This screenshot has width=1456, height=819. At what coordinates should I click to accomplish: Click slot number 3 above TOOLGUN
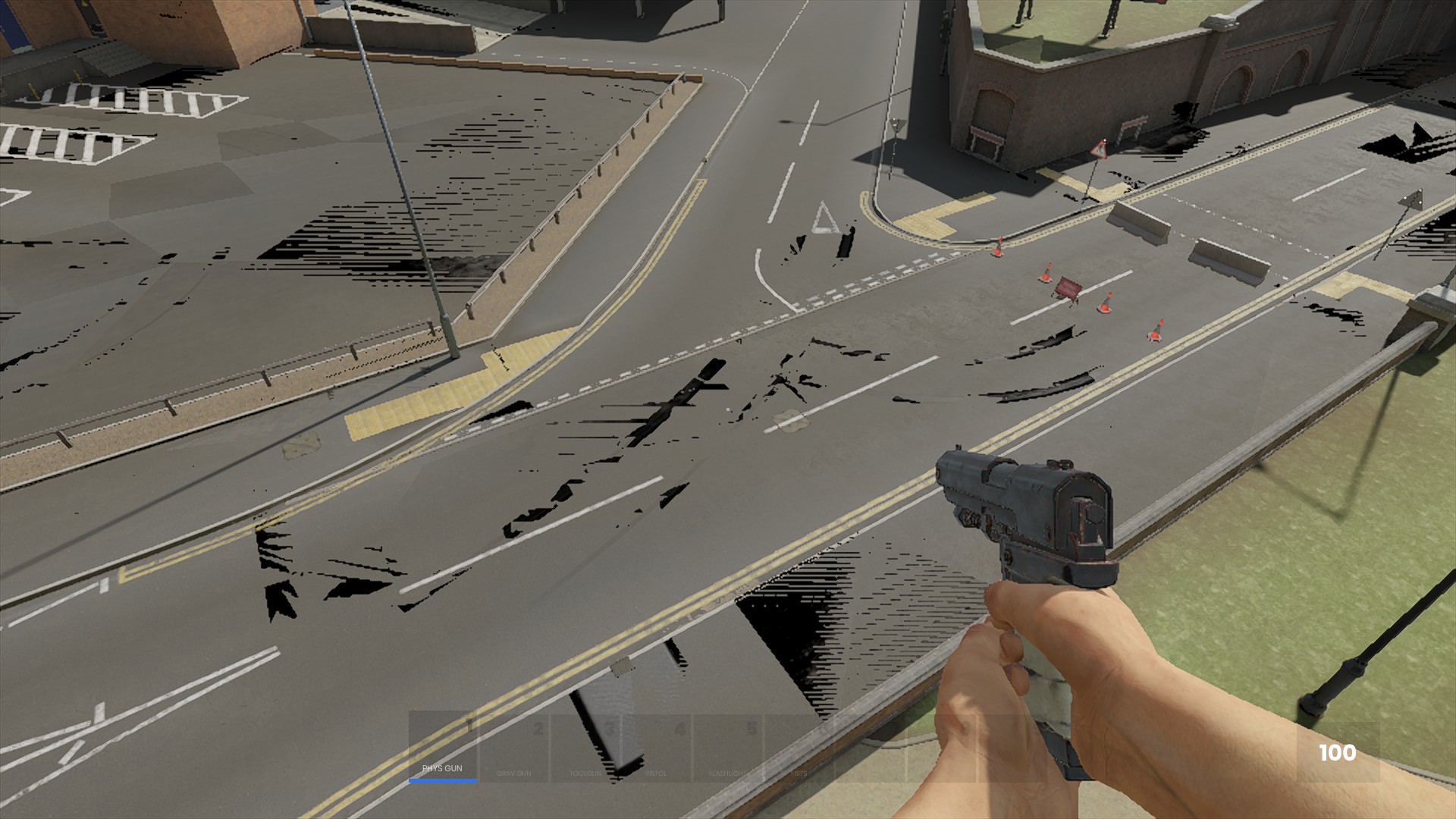(x=610, y=726)
